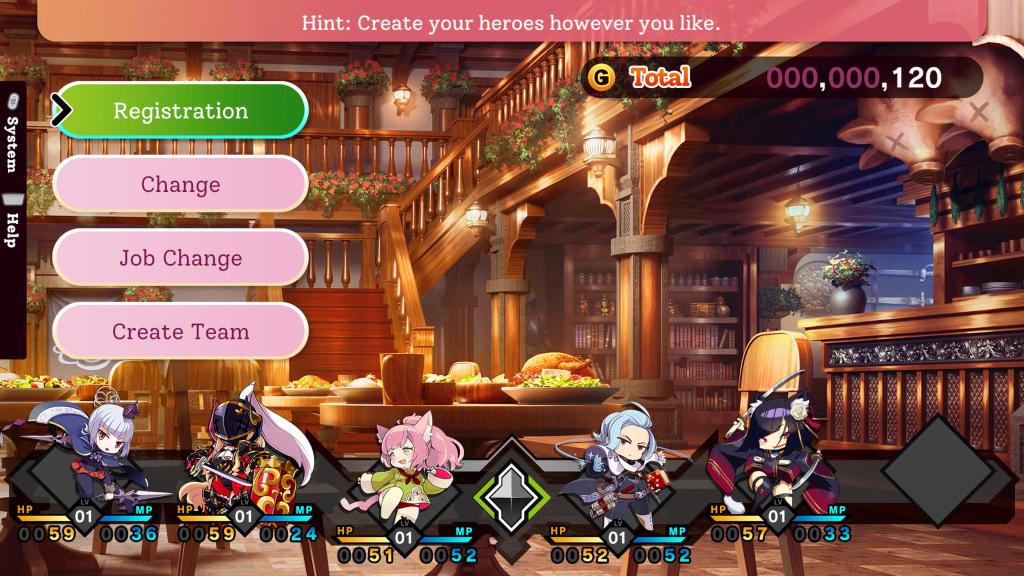Select the Create Team option
Viewport: 1024px width, 576px height.
[180, 332]
